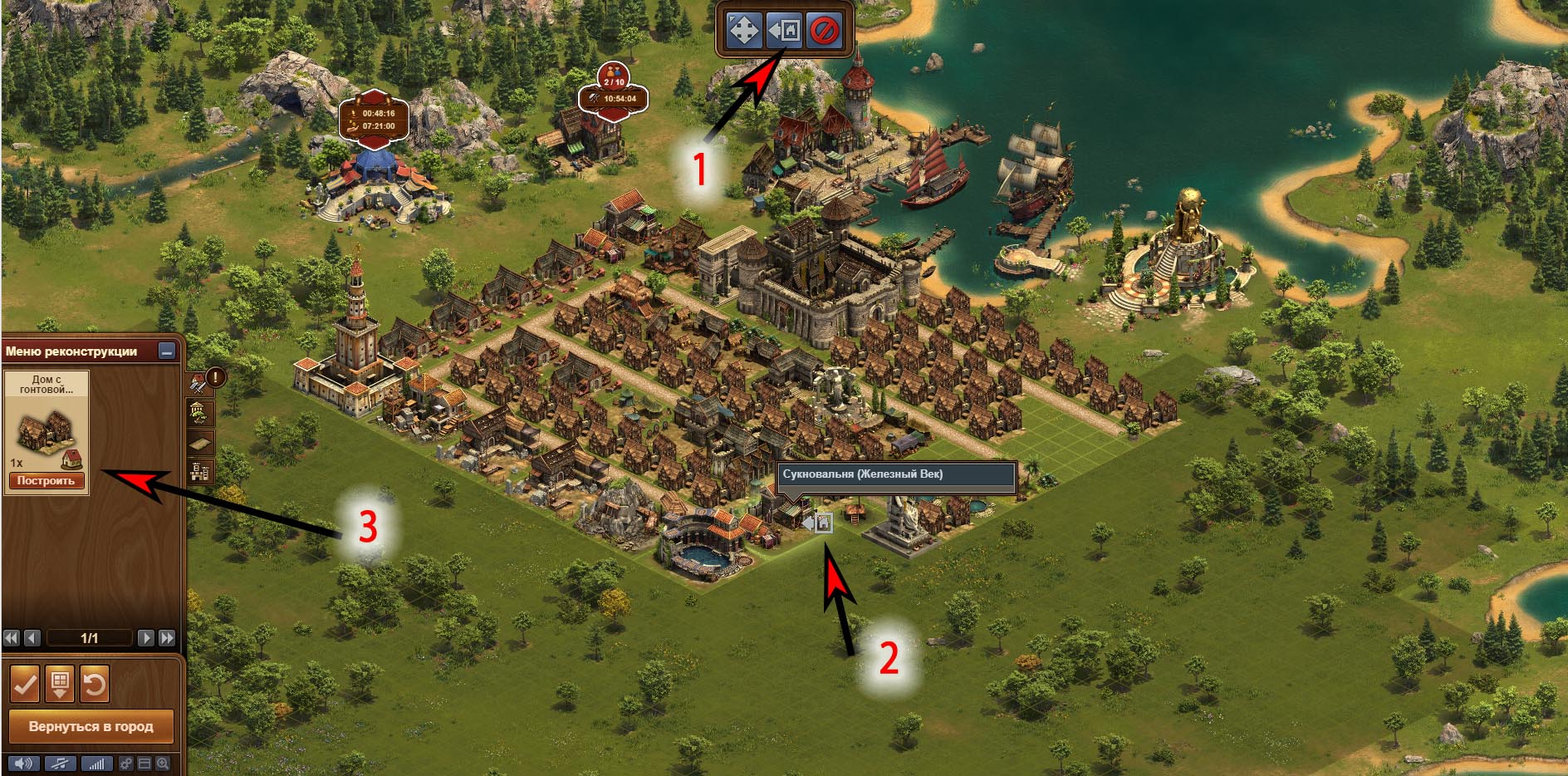Select the move building tool
The height and width of the screenshot is (776, 1568).
742,32
